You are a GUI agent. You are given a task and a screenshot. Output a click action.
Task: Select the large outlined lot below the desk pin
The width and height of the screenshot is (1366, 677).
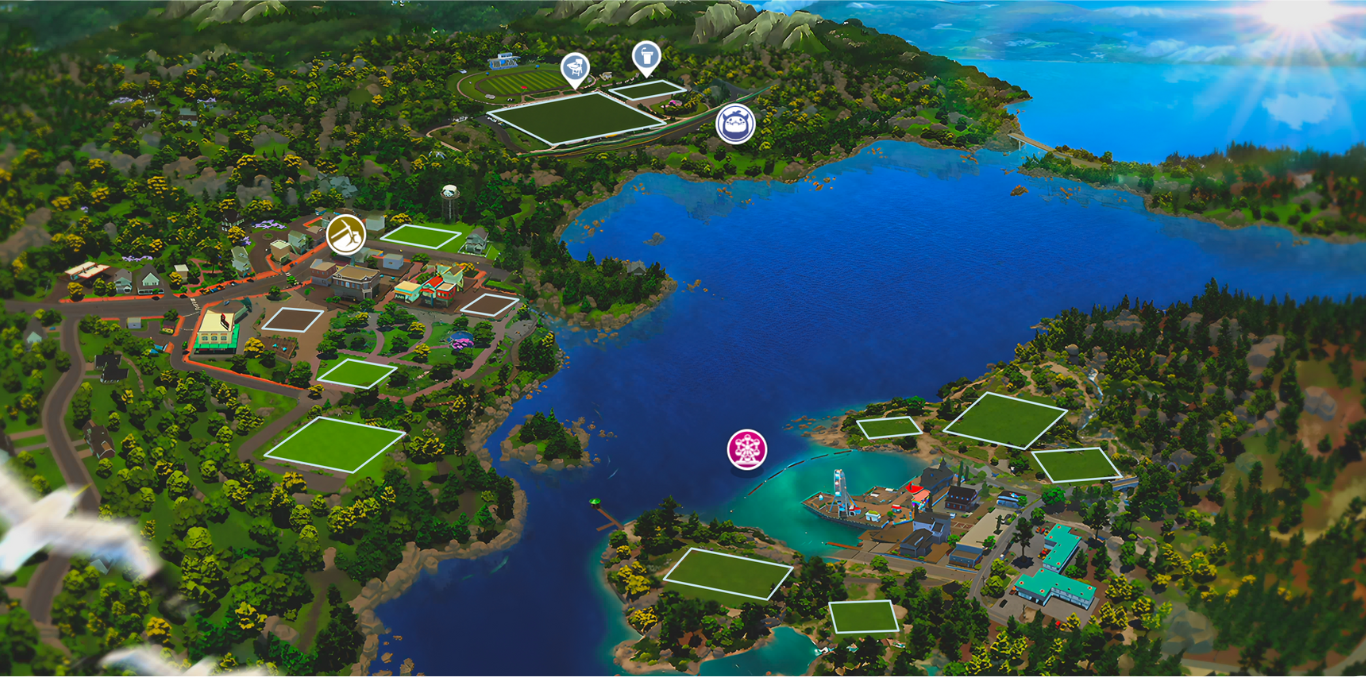[x=577, y=119]
